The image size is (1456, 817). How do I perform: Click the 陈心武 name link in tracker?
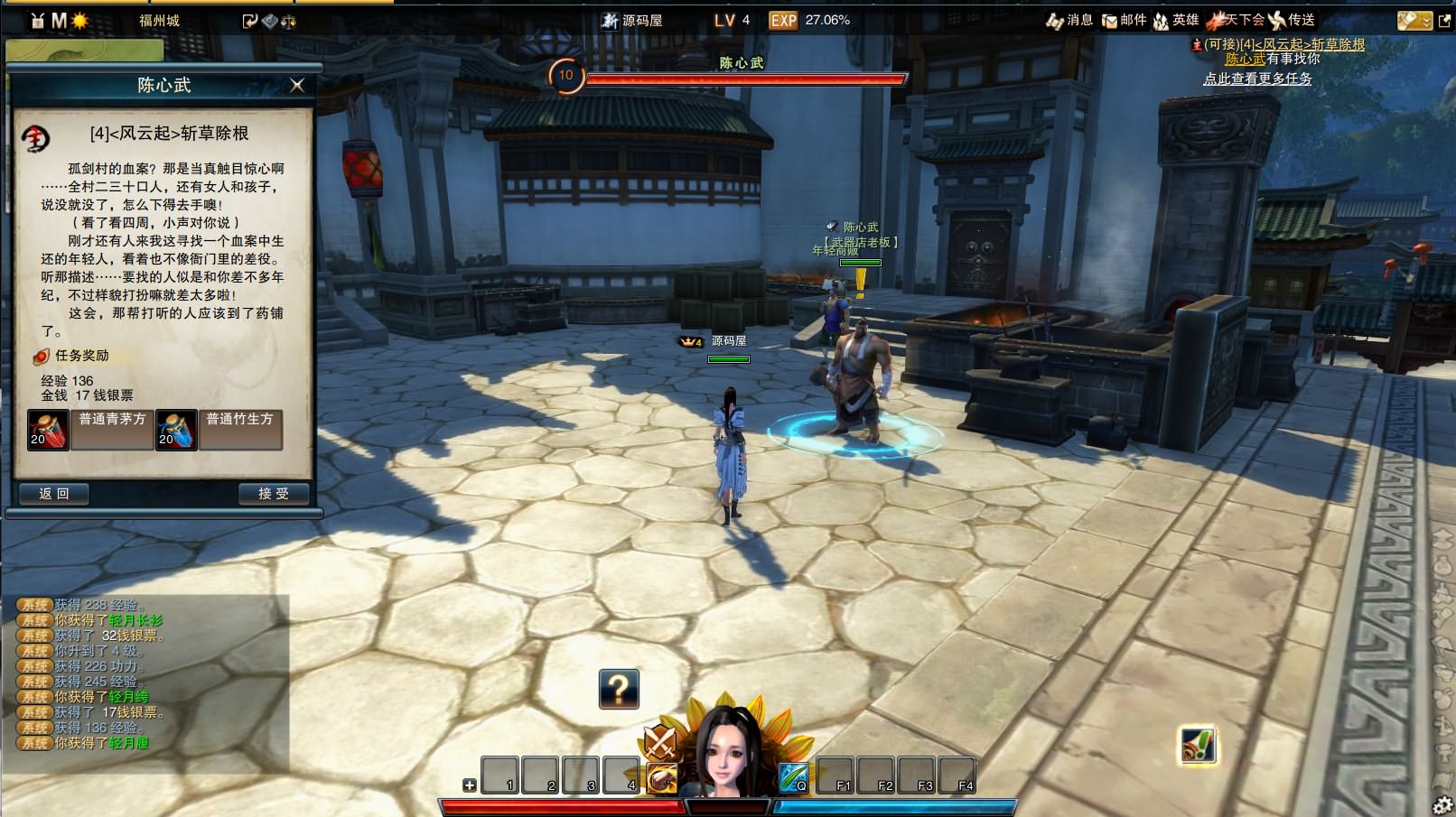tap(1245, 59)
